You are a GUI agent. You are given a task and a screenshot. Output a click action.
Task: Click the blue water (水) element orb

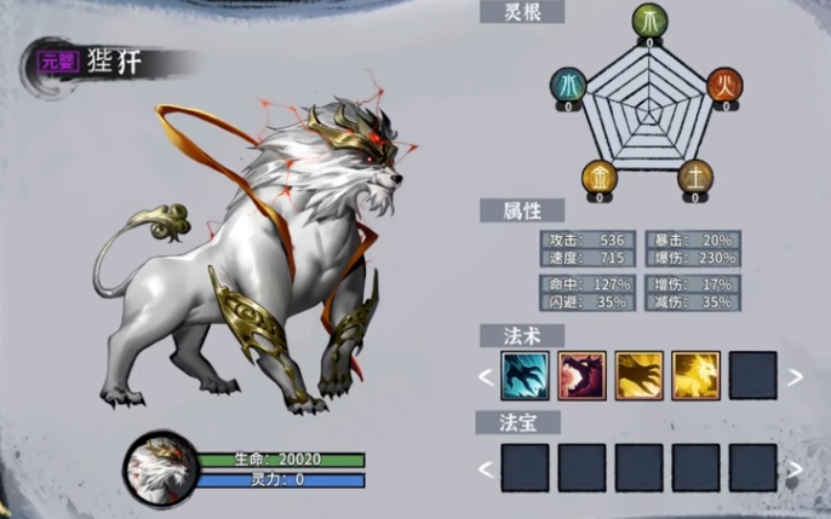coord(569,85)
